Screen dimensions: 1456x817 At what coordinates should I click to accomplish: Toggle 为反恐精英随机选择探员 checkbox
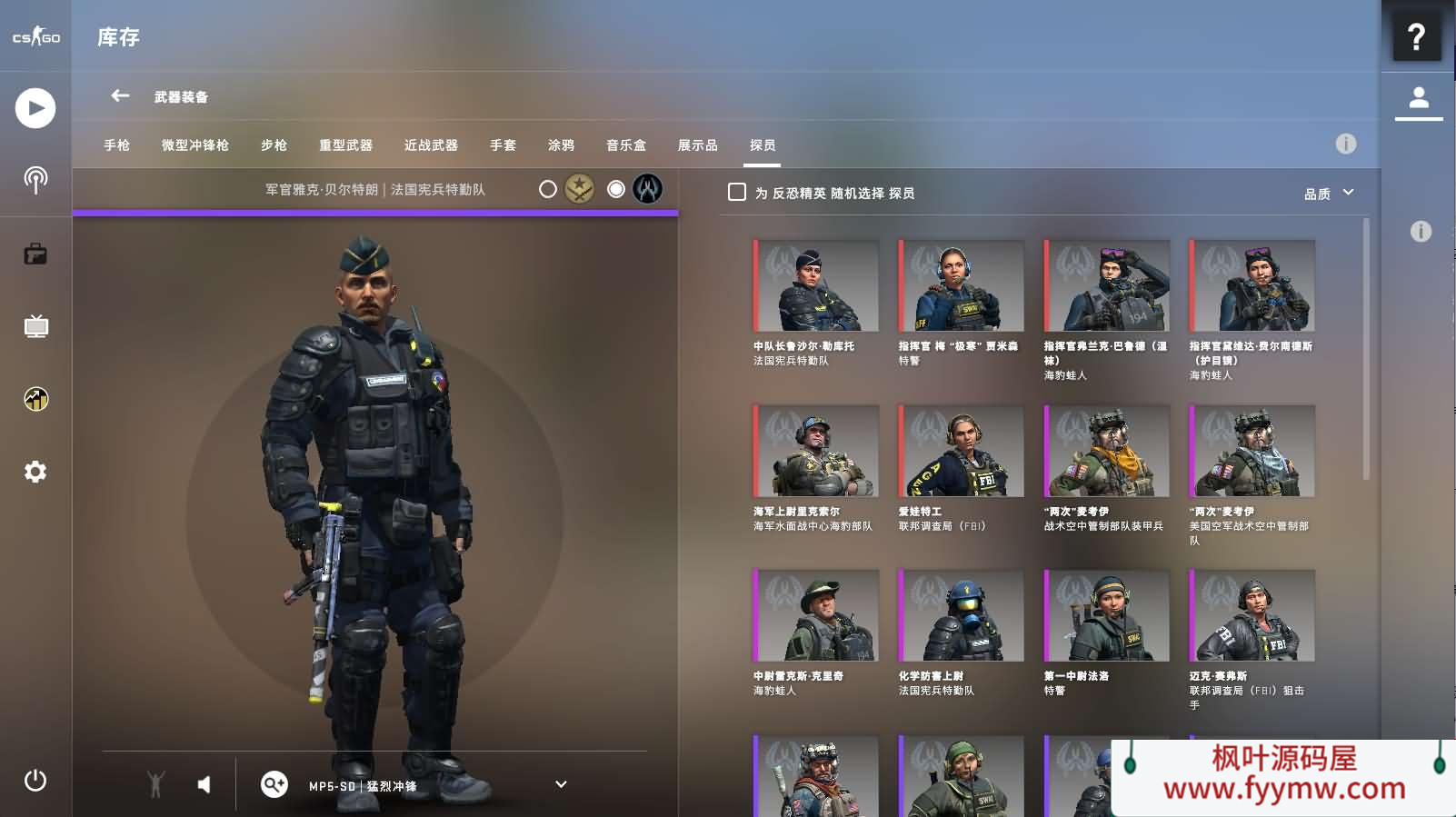tap(737, 193)
